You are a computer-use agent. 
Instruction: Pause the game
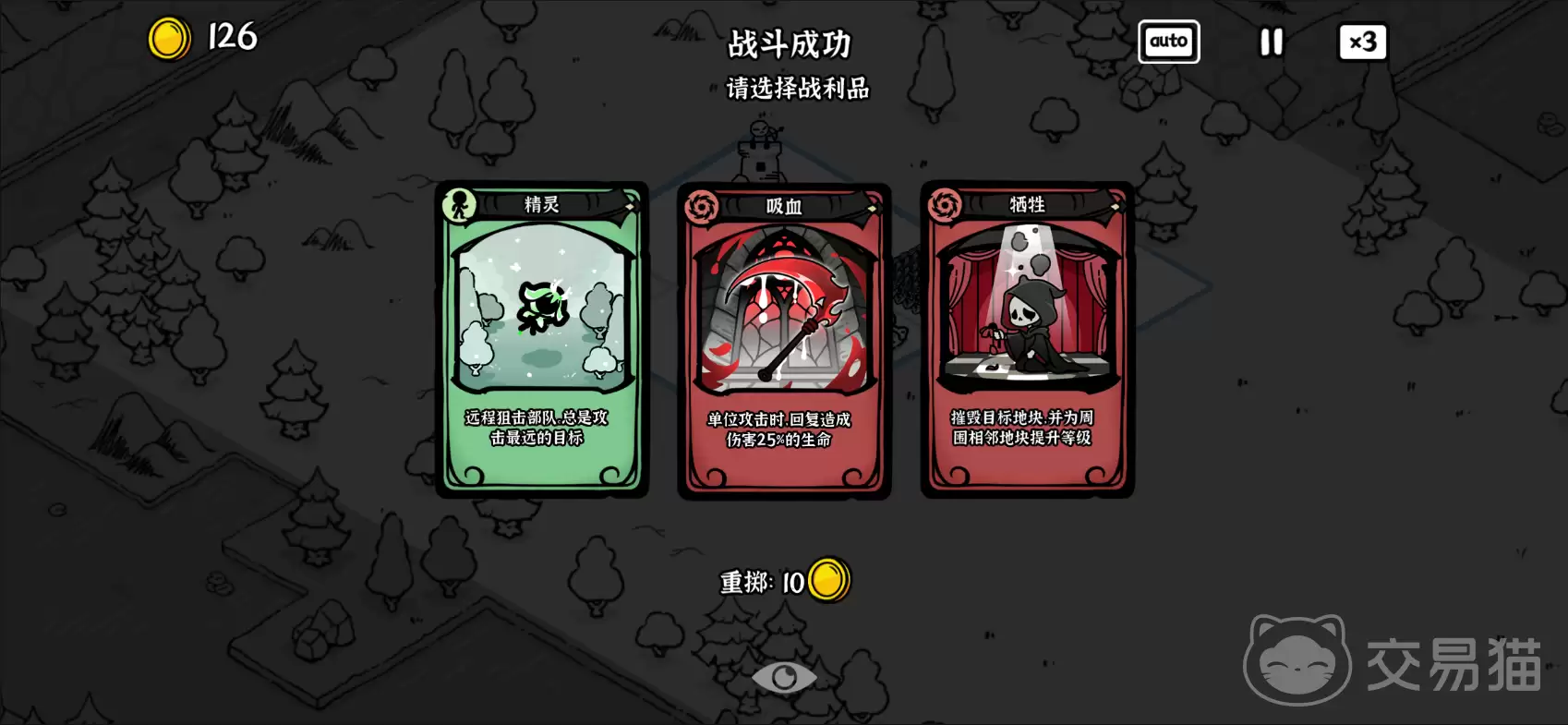1272,42
